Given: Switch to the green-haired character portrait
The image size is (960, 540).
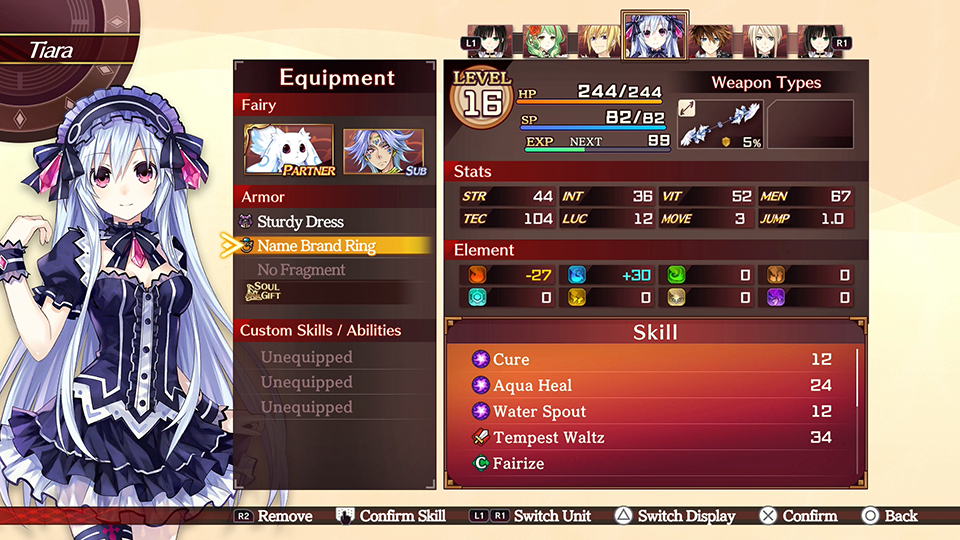Looking at the screenshot, I should coord(546,43).
